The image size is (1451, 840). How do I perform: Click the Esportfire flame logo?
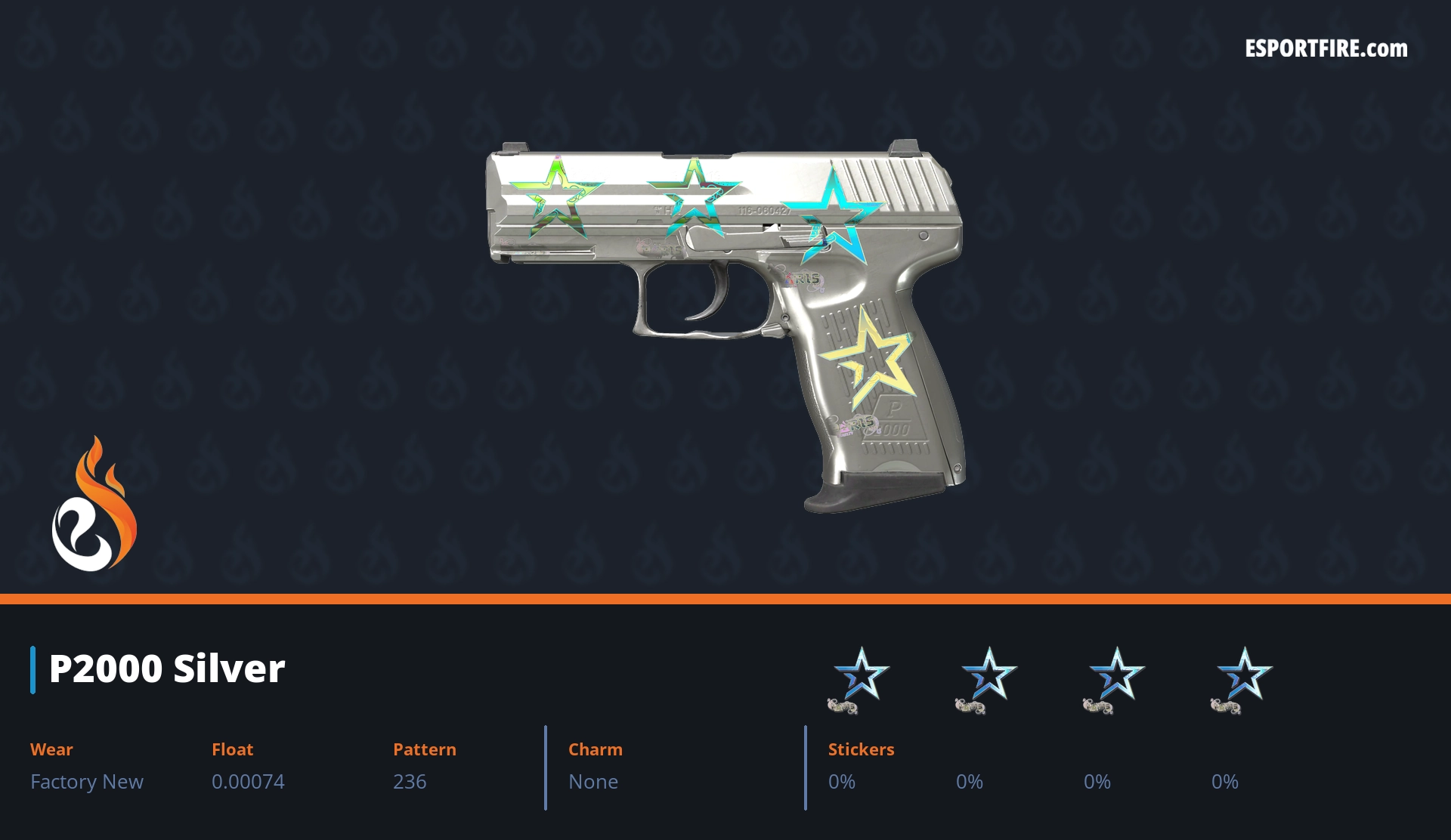click(94, 505)
